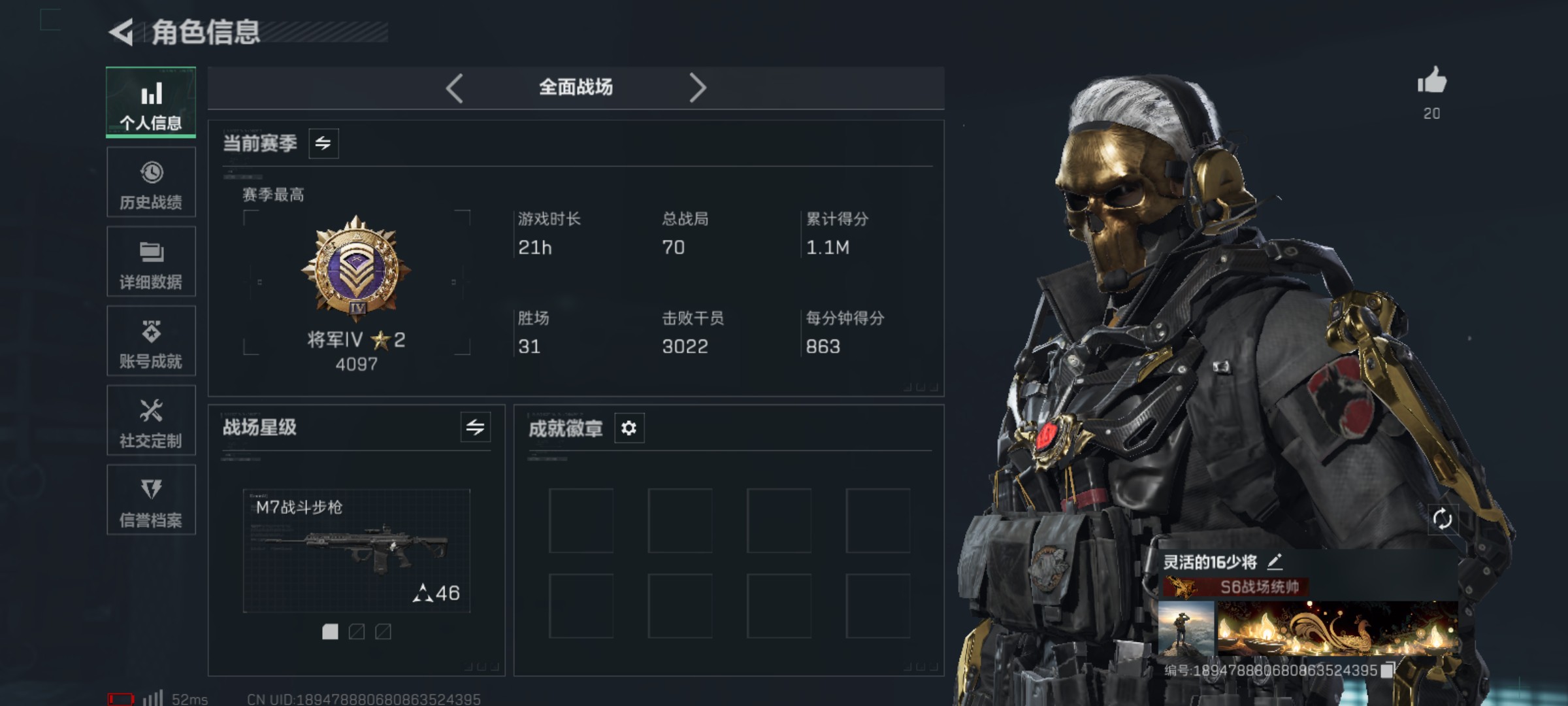
Task: Select the 全面战场 mode tab
Action: pyautogui.click(x=576, y=87)
